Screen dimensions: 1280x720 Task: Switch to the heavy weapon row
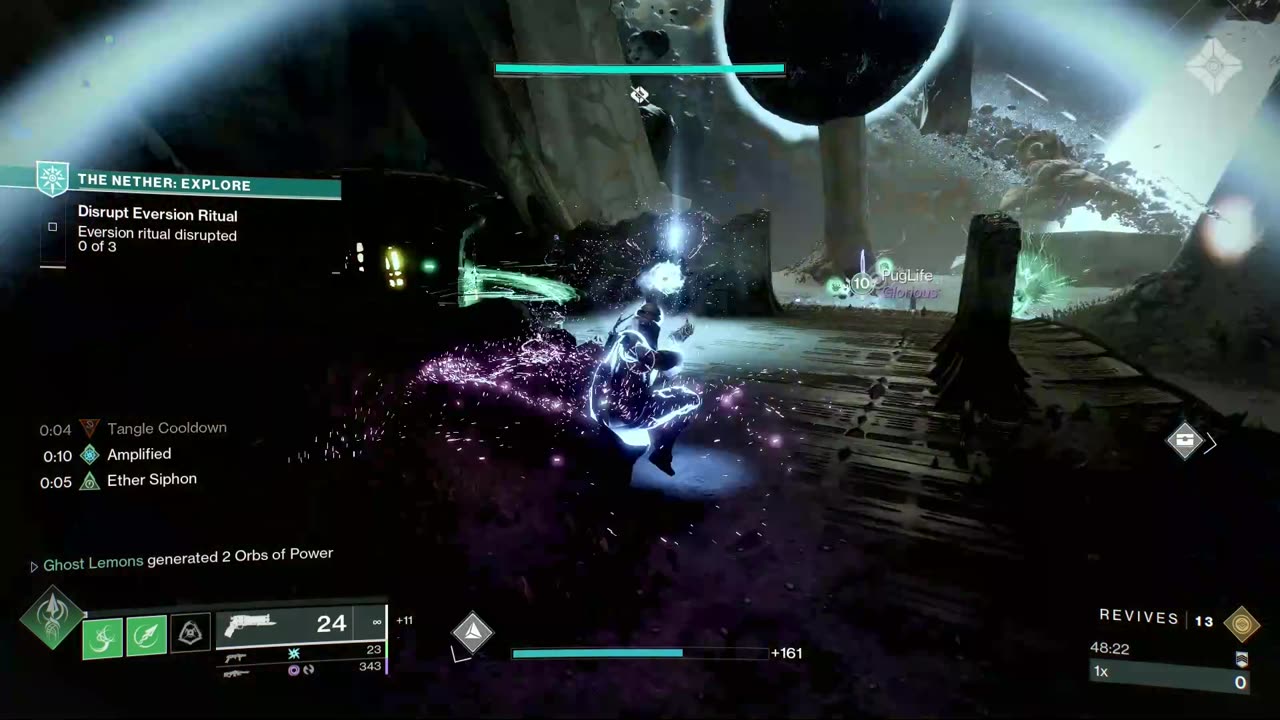[300, 670]
